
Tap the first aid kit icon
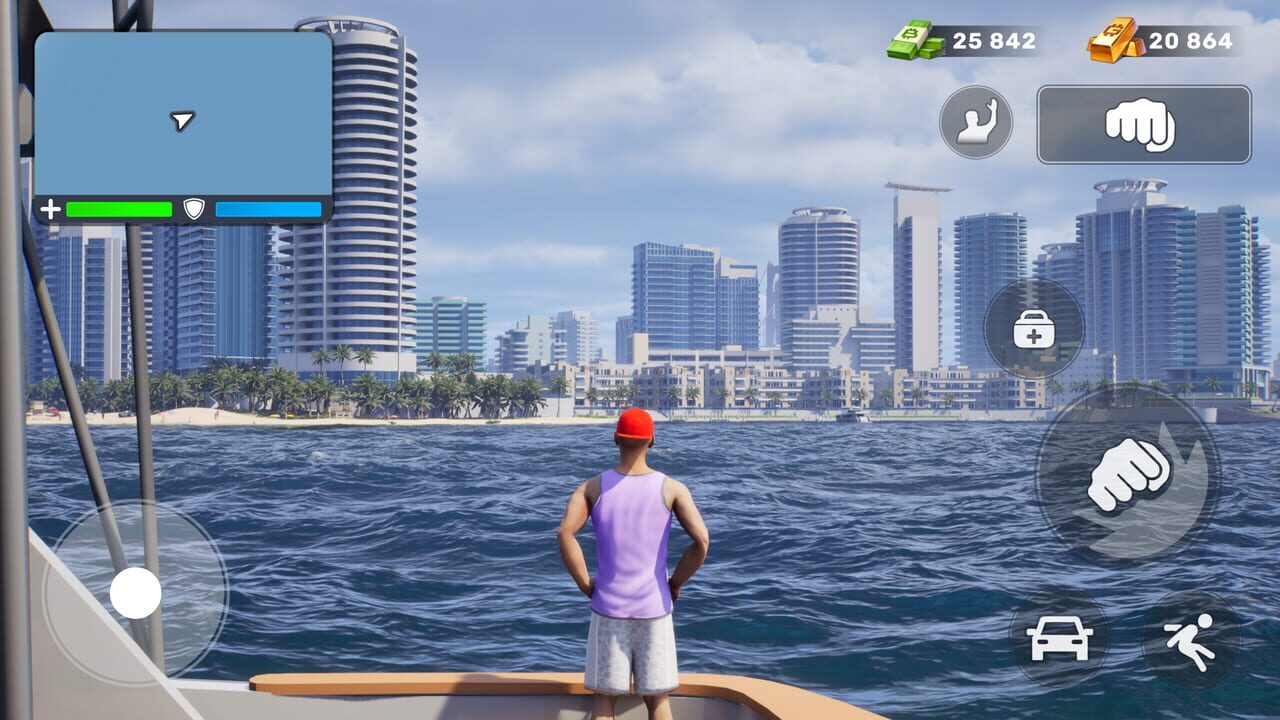coord(1034,330)
